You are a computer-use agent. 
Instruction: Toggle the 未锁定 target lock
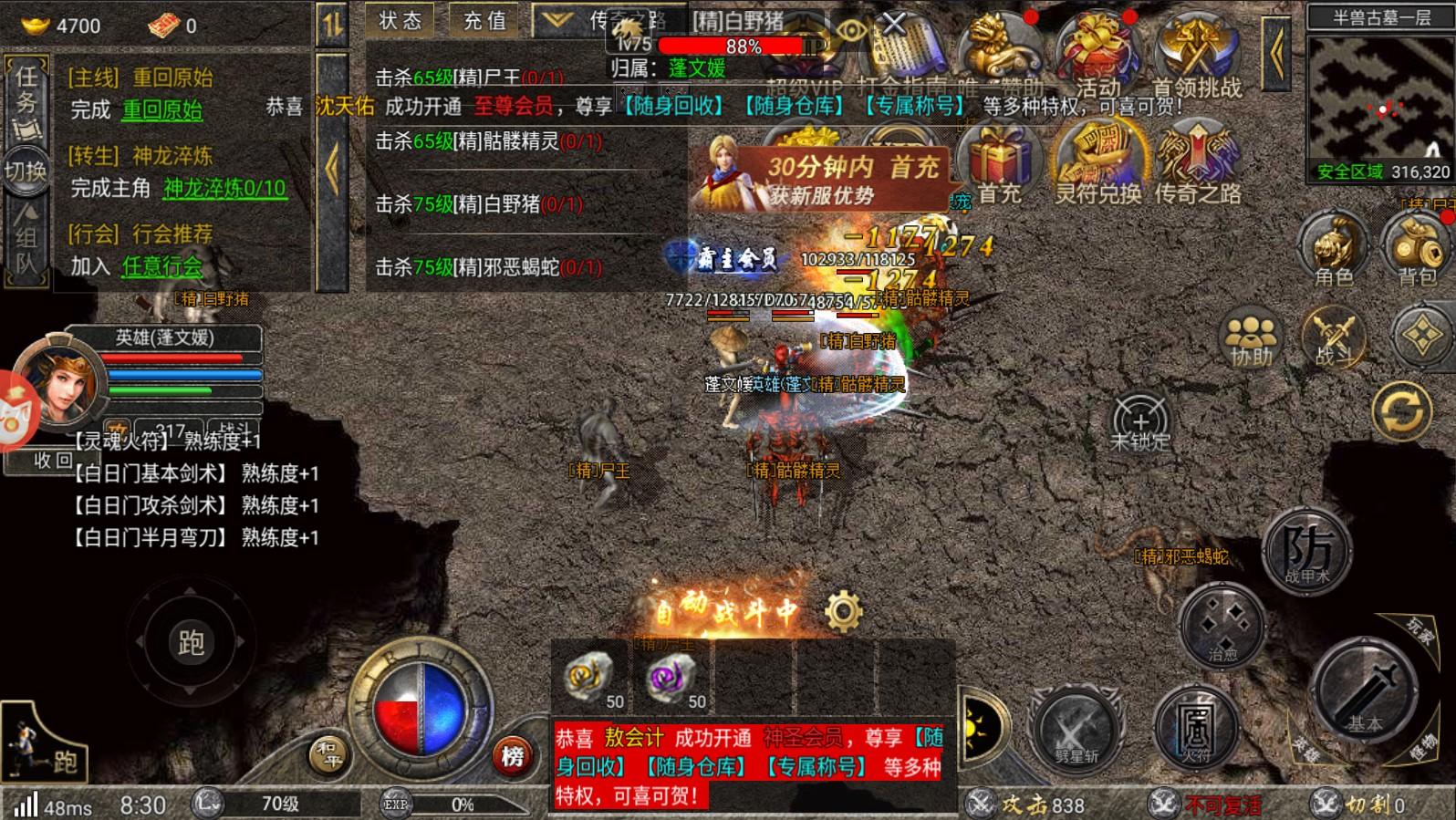coord(1139,422)
